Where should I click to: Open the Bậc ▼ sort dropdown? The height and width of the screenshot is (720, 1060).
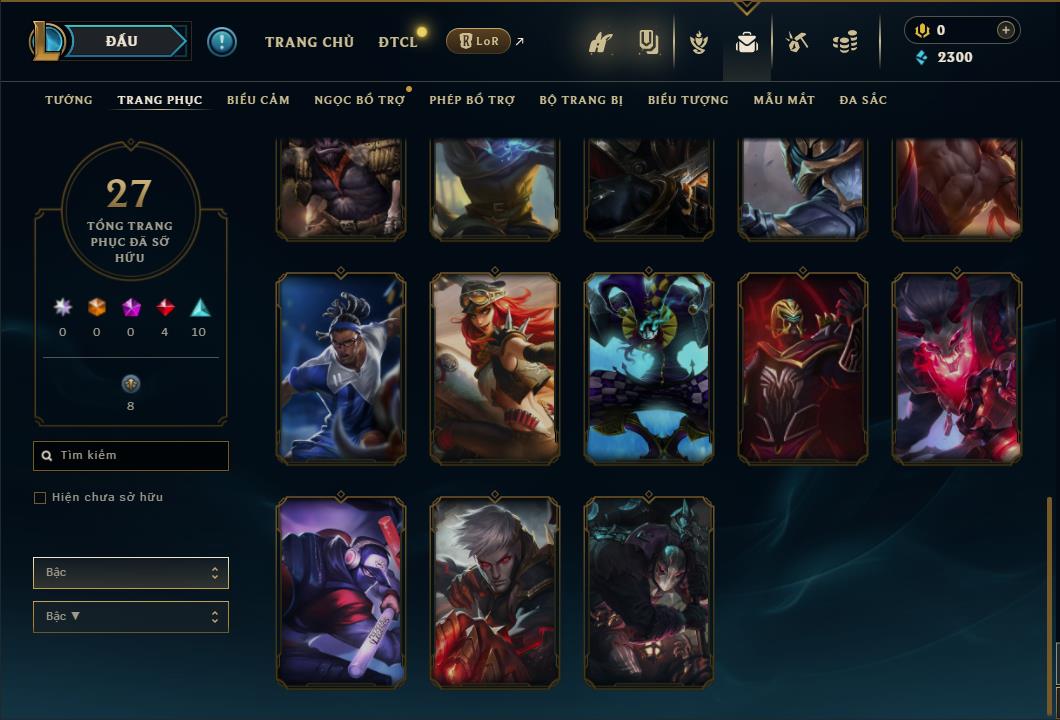point(131,616)
